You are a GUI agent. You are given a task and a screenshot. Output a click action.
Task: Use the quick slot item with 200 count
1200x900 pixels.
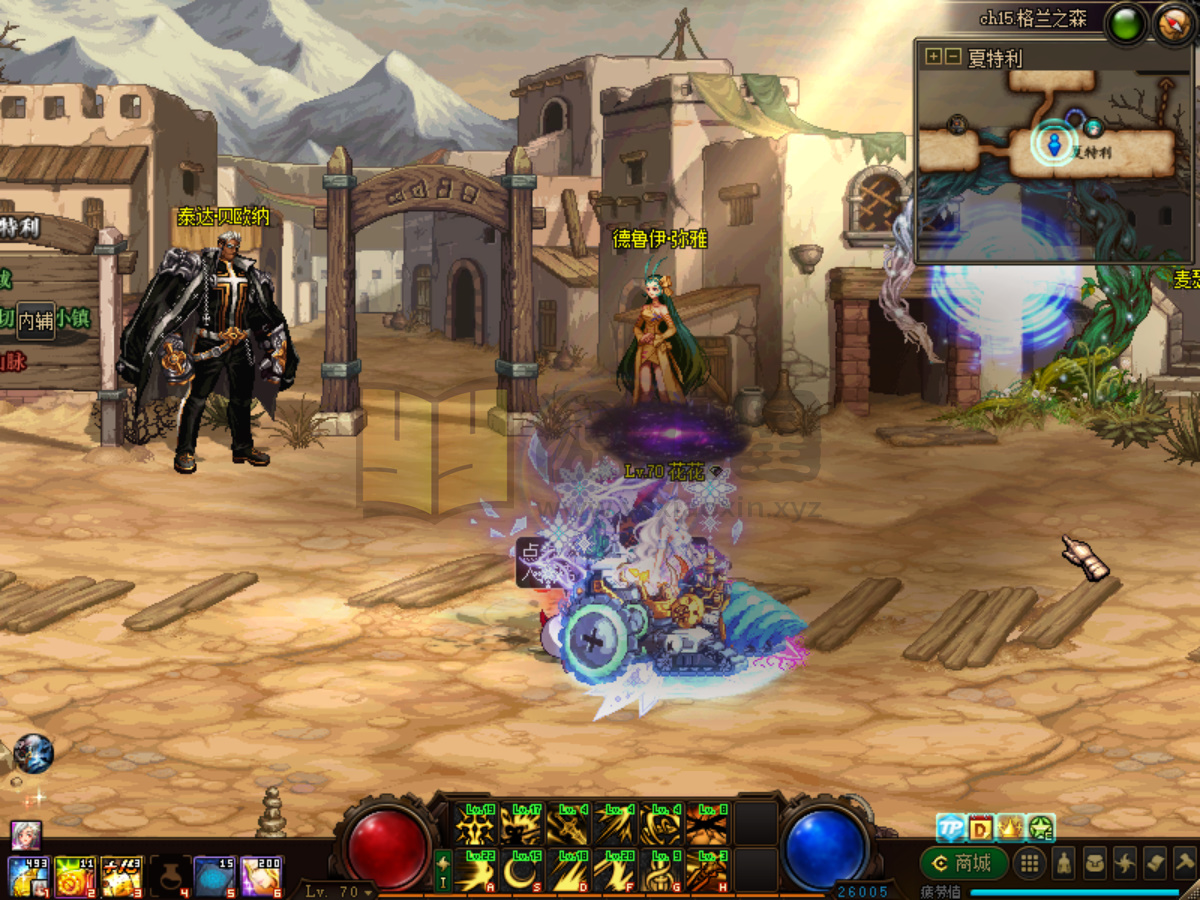(x=261, y=876)
